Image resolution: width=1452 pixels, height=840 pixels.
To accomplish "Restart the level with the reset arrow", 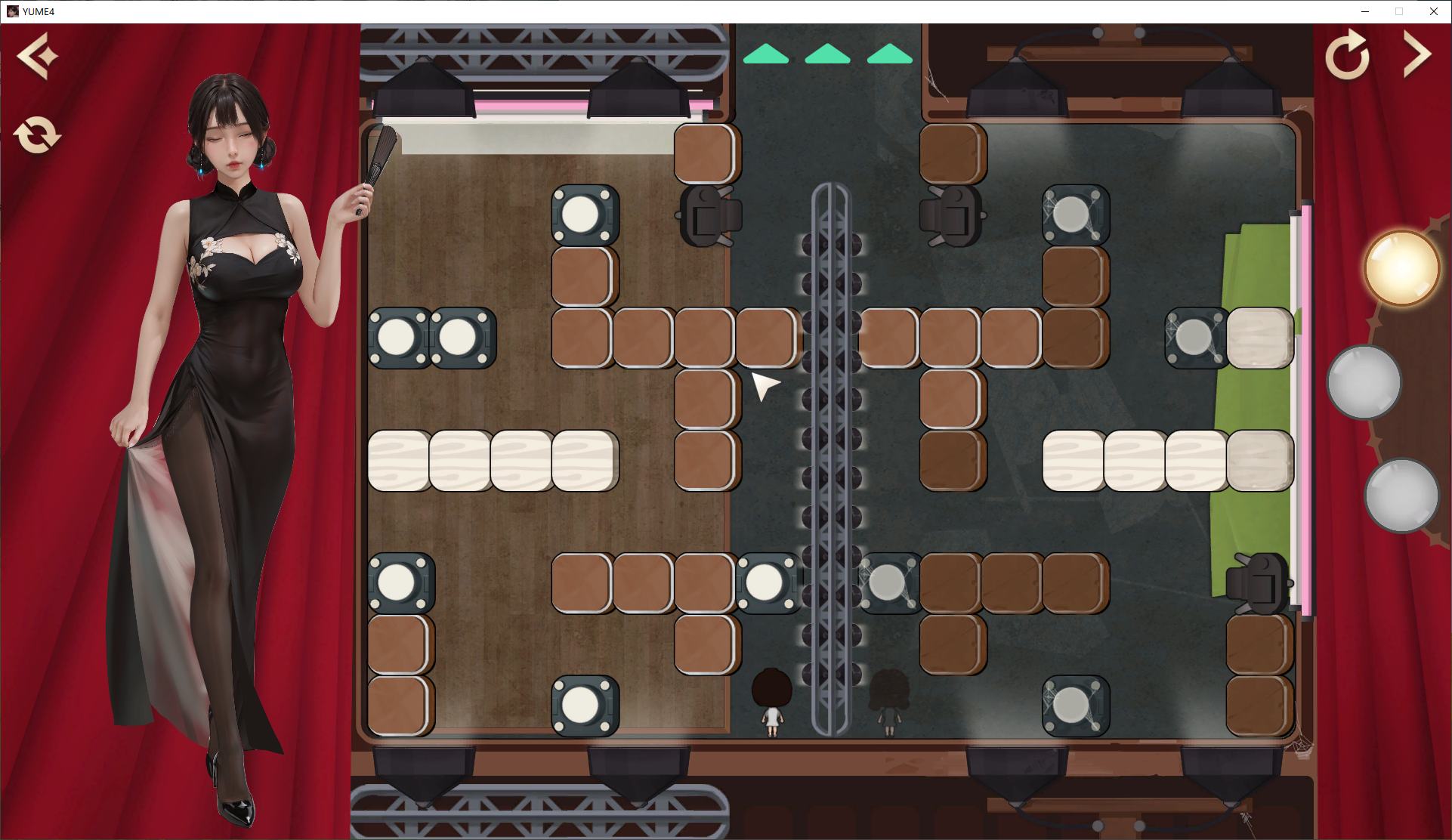I will [x=1347, y=55].
